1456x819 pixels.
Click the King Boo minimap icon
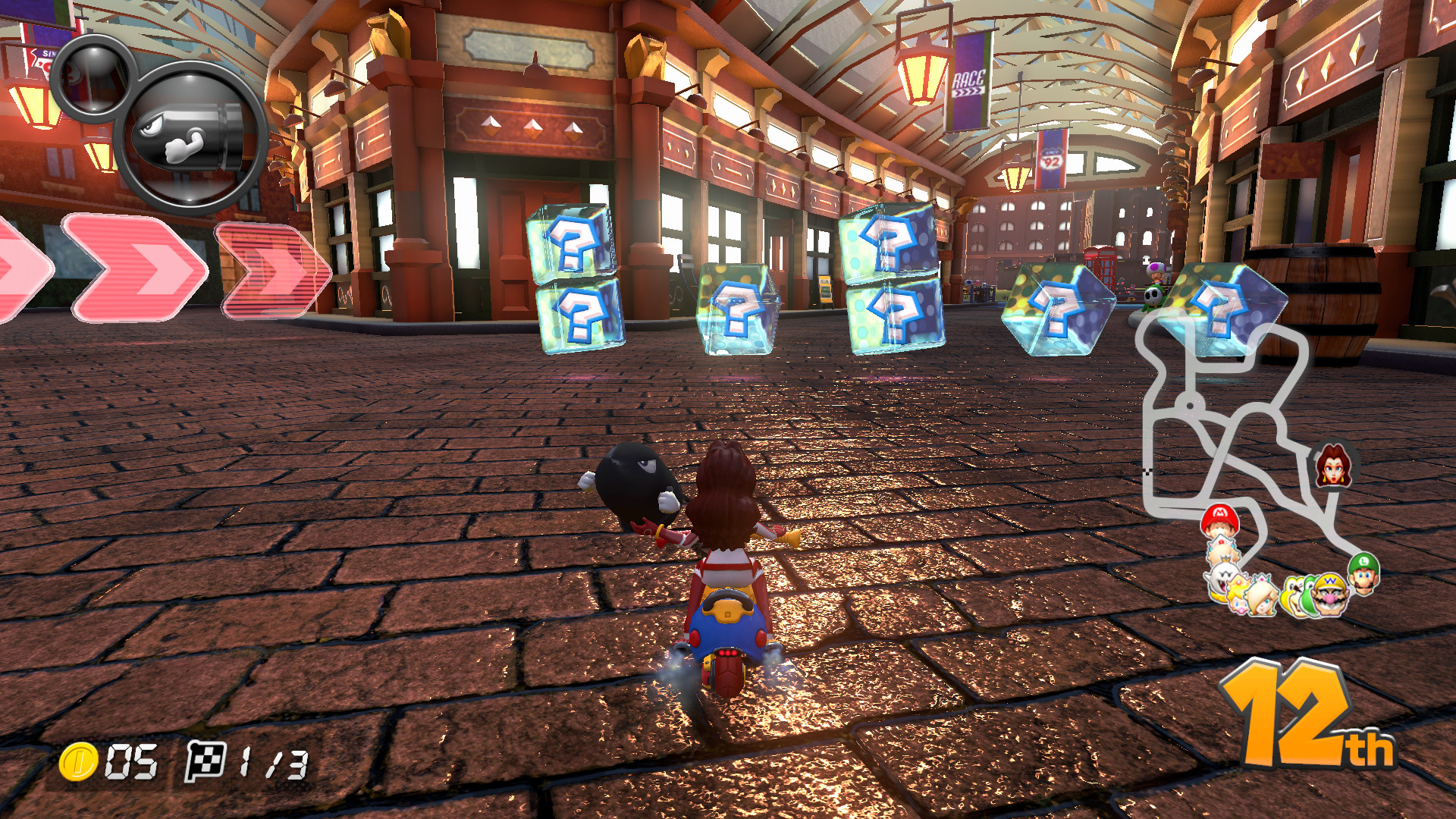pyautogui.click(x=1221, y=578)
